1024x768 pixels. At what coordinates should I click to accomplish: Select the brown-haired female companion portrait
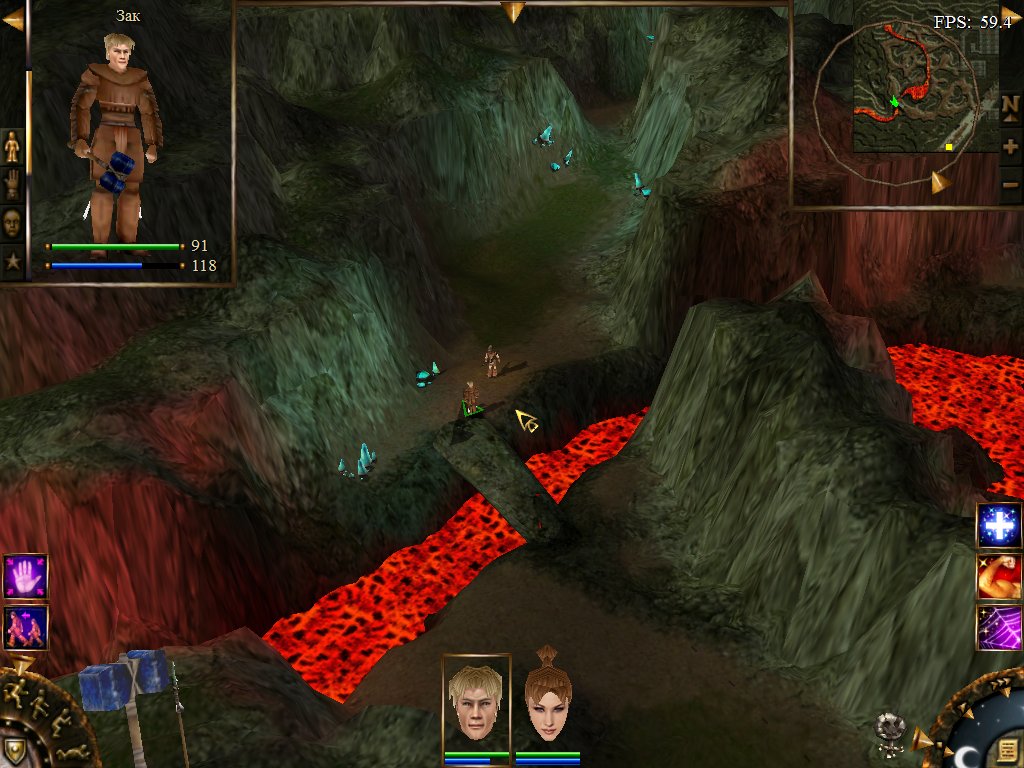pyautogui.click(x=547, y=702)
